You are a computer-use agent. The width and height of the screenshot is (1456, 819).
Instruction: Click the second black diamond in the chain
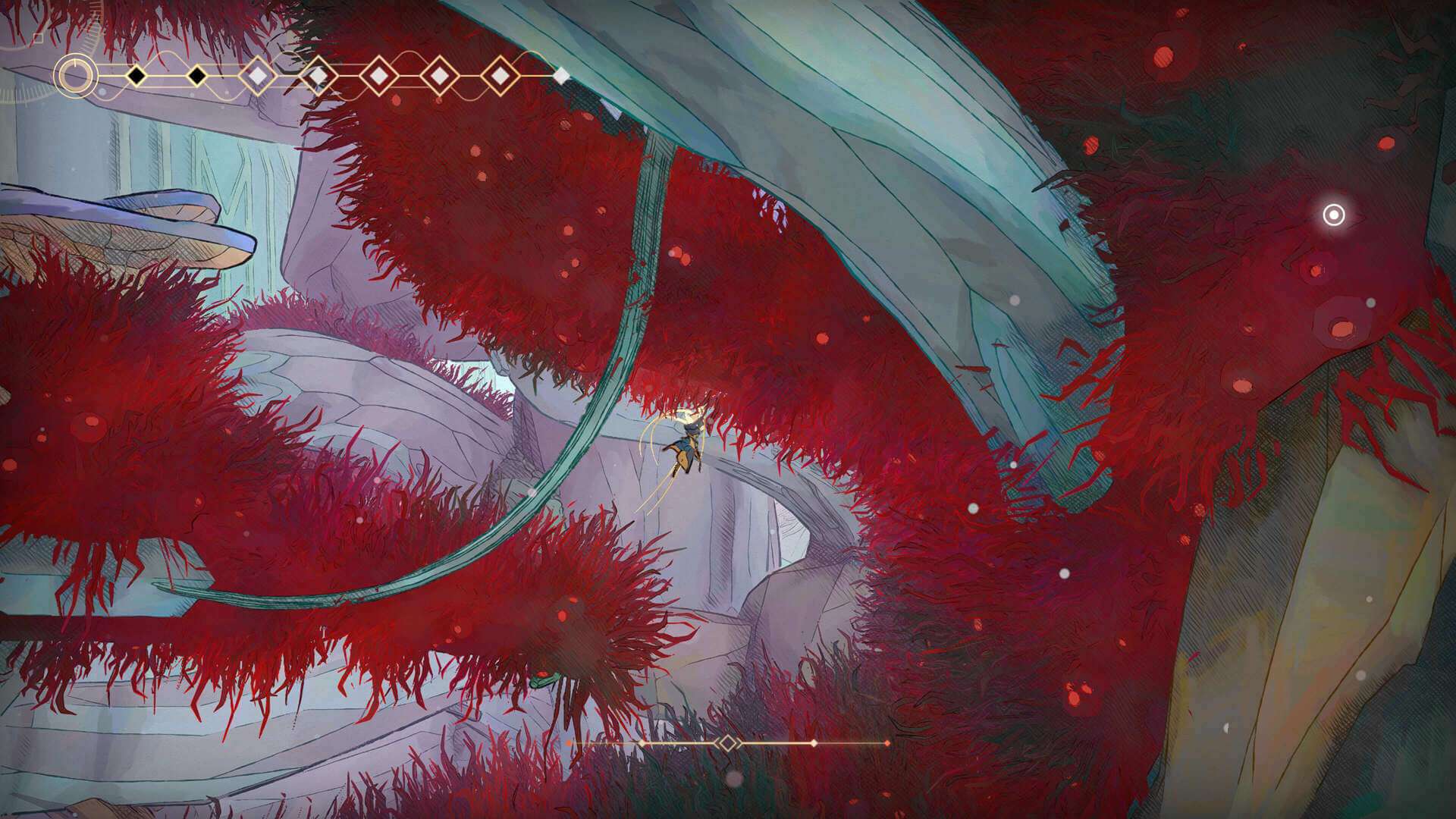coord(196,76)
